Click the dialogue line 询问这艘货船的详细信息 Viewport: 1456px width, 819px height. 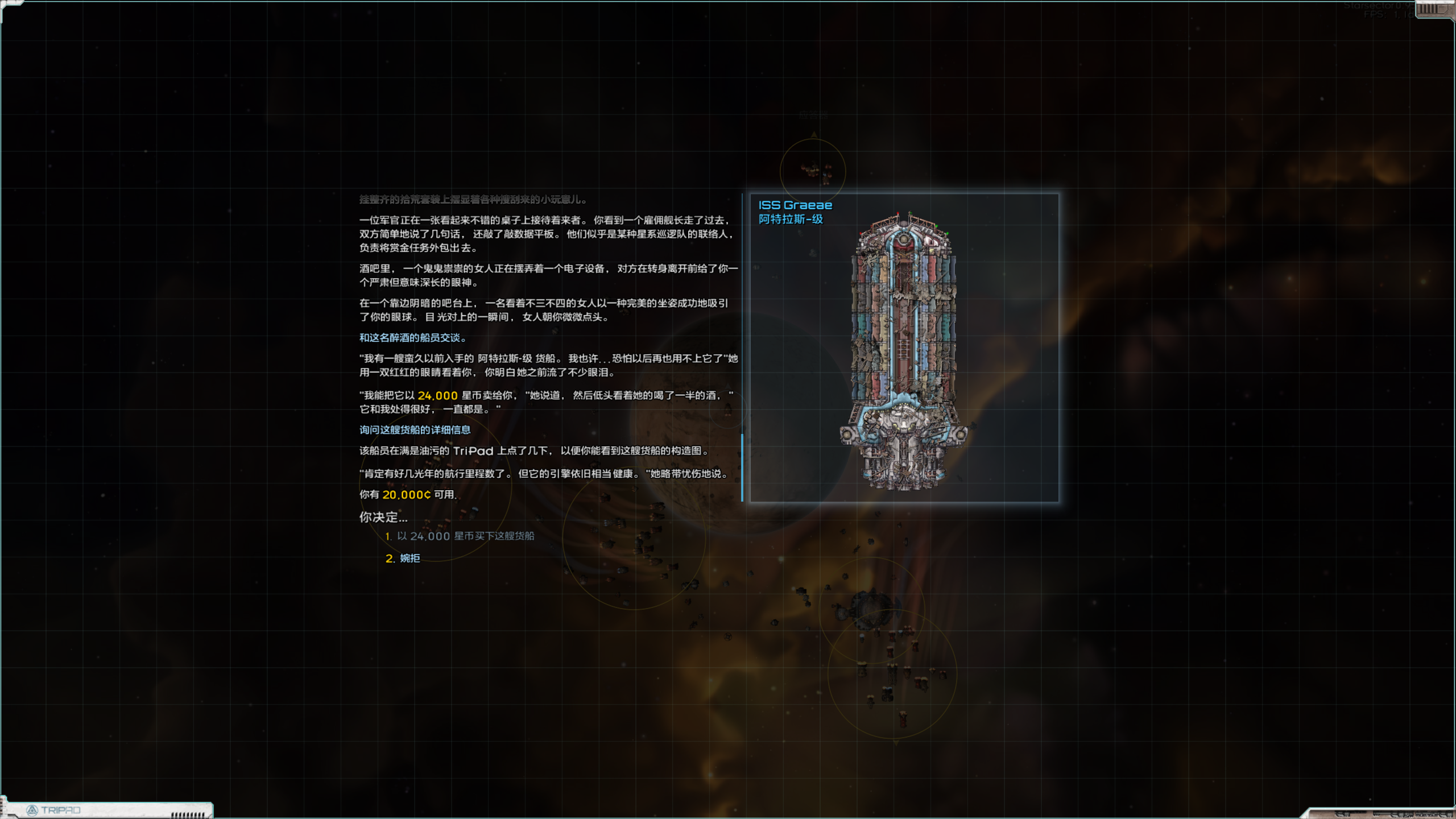point(415,431)
